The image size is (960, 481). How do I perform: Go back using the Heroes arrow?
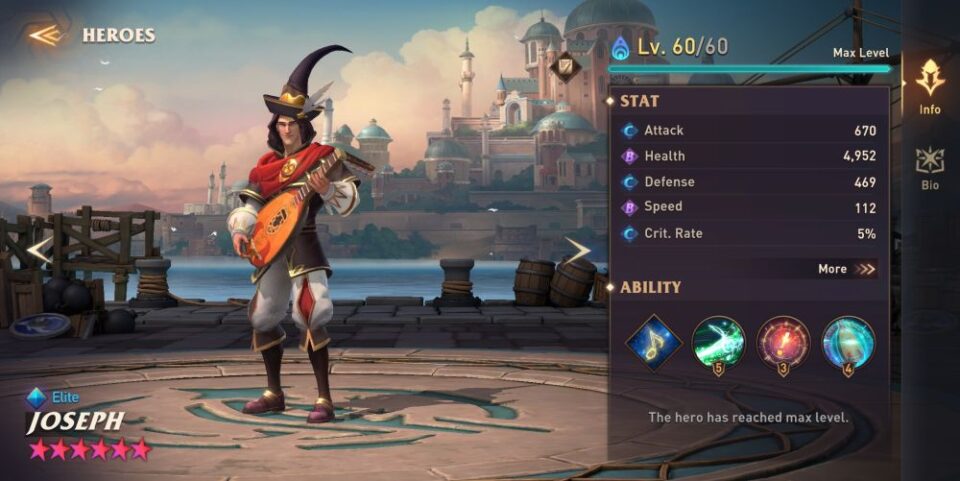click(45, 35)
